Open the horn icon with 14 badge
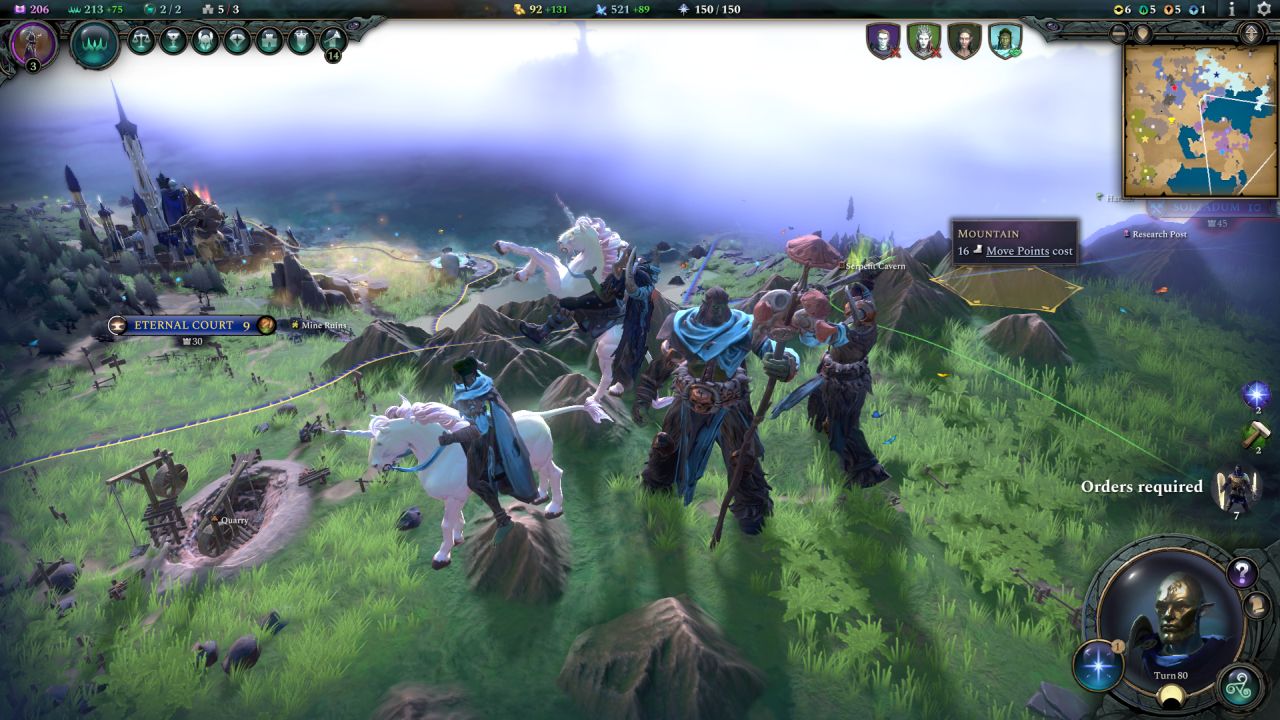 pyautogui.click(x=333, y=41)
